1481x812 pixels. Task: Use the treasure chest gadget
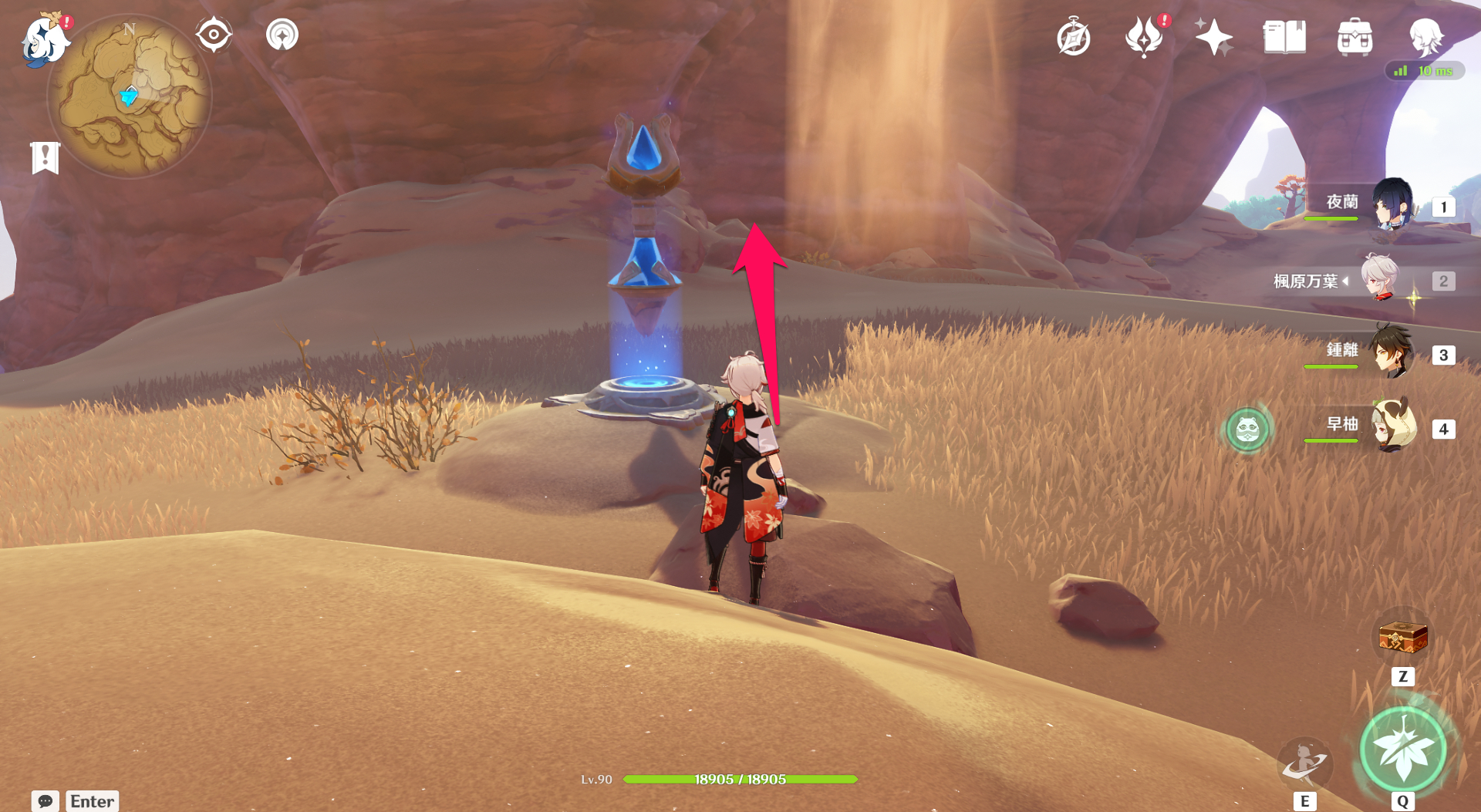pyautogui.click(x=1402, y=638)
